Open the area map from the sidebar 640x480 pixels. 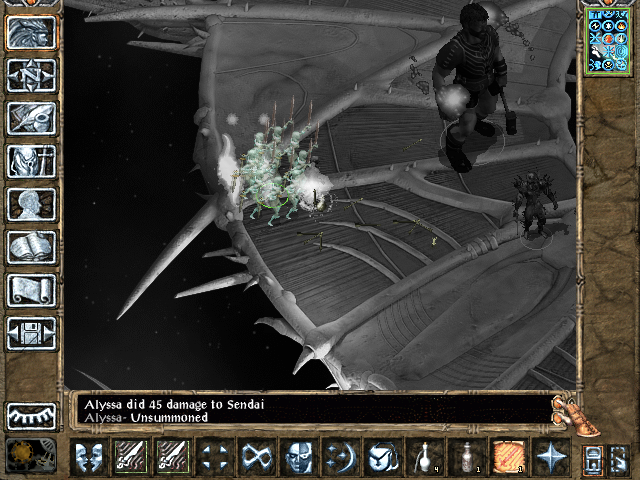pos(31,75)
